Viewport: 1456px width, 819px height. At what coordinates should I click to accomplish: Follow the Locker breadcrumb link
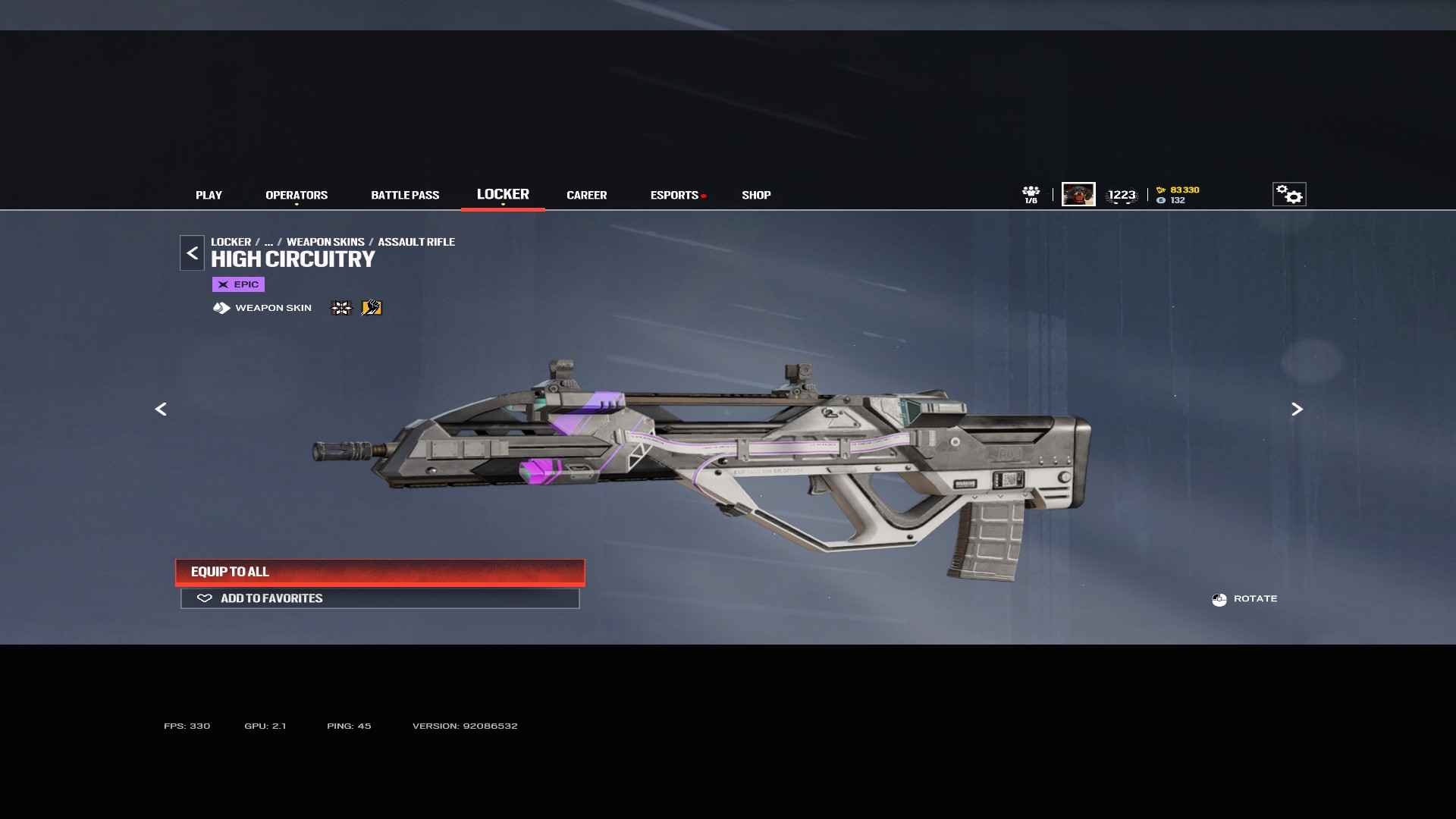click(x=231, y=242)
